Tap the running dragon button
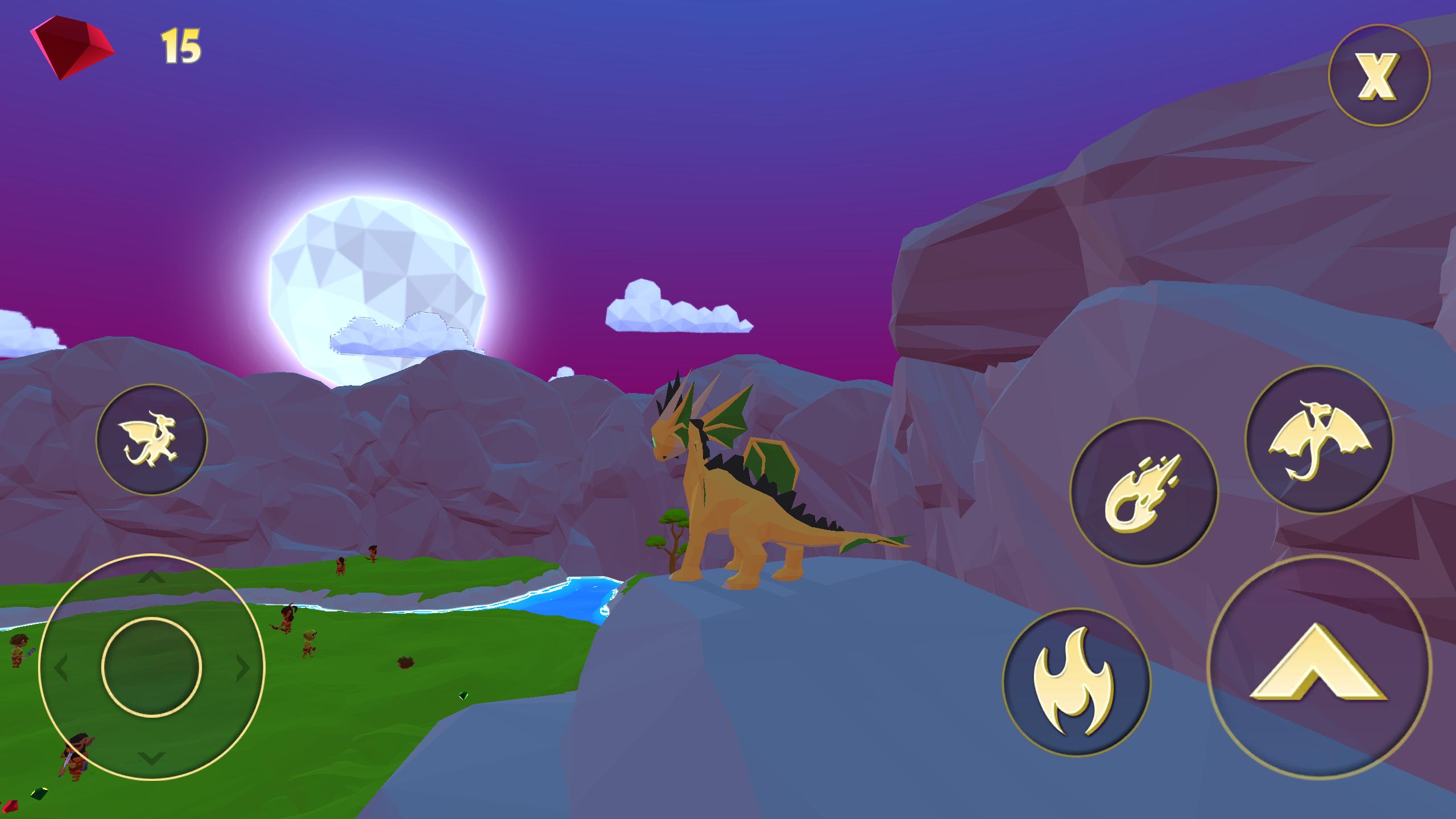 tap(151, 439)
